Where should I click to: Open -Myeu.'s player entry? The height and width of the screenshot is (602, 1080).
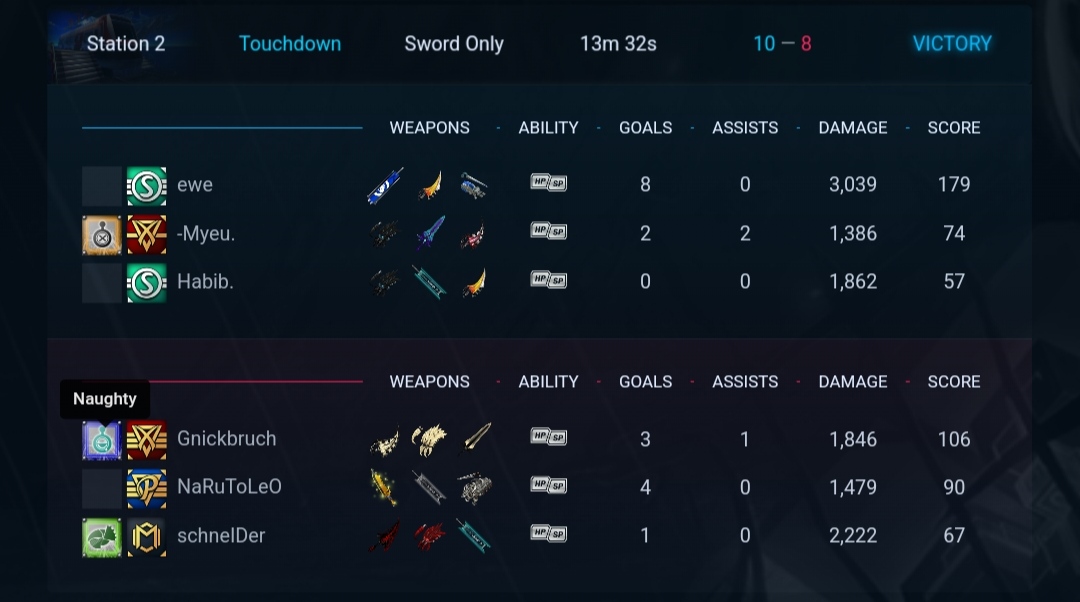pos(206,234)
